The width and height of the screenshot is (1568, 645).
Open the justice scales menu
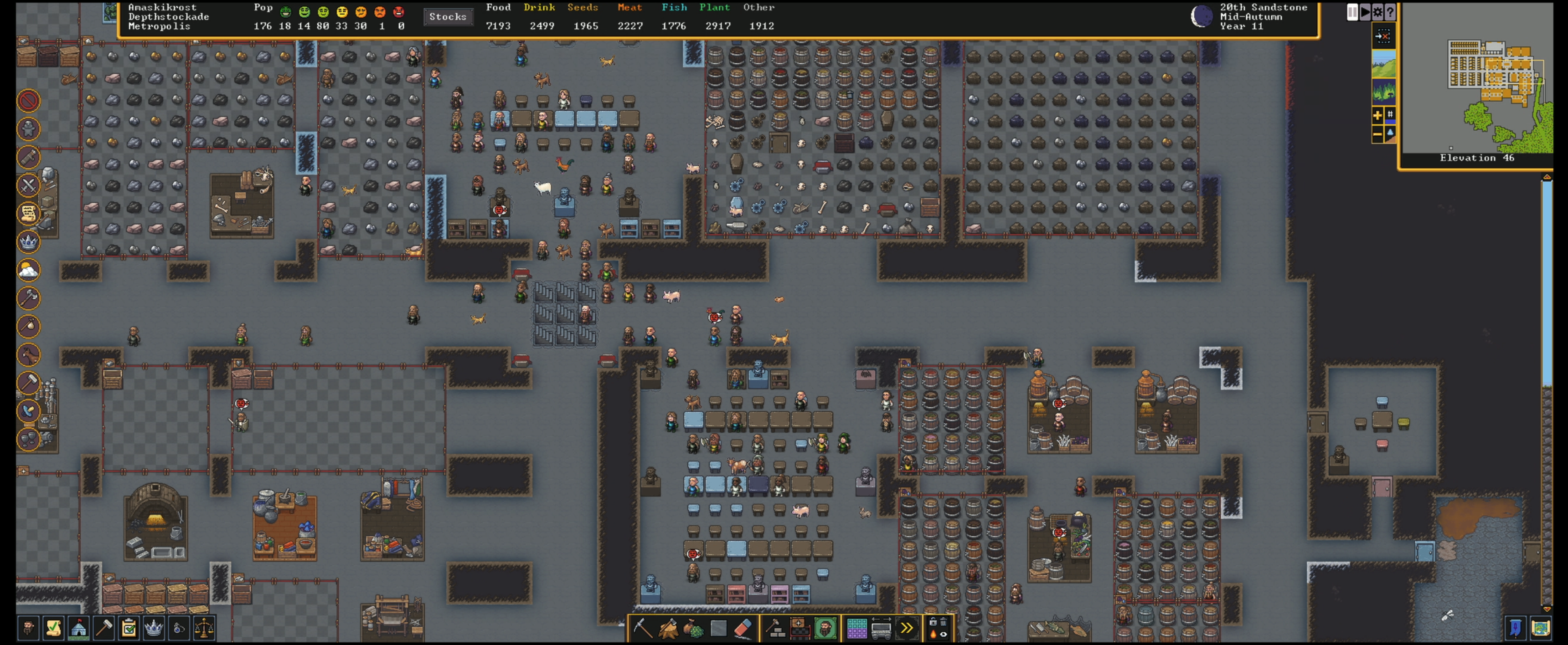(x=205, y=627)
